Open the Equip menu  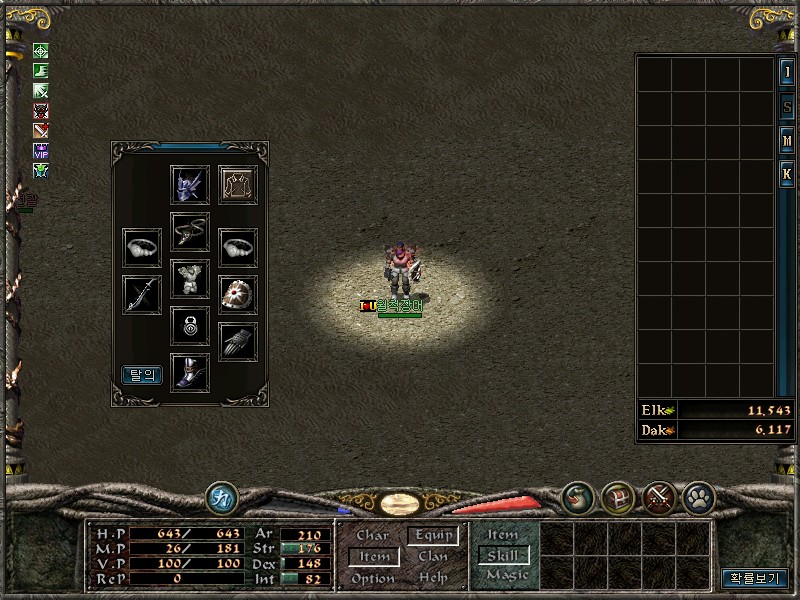434,536
